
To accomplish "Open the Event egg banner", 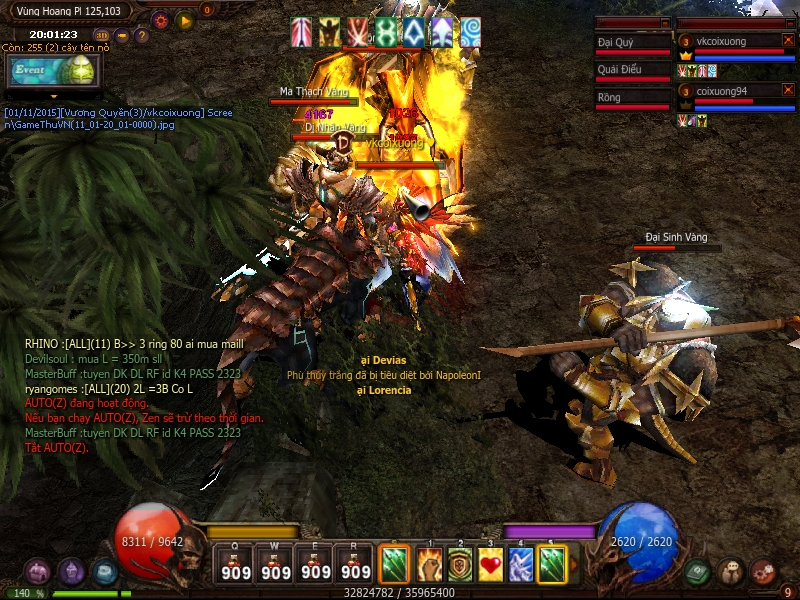I will tap(52, 71).
